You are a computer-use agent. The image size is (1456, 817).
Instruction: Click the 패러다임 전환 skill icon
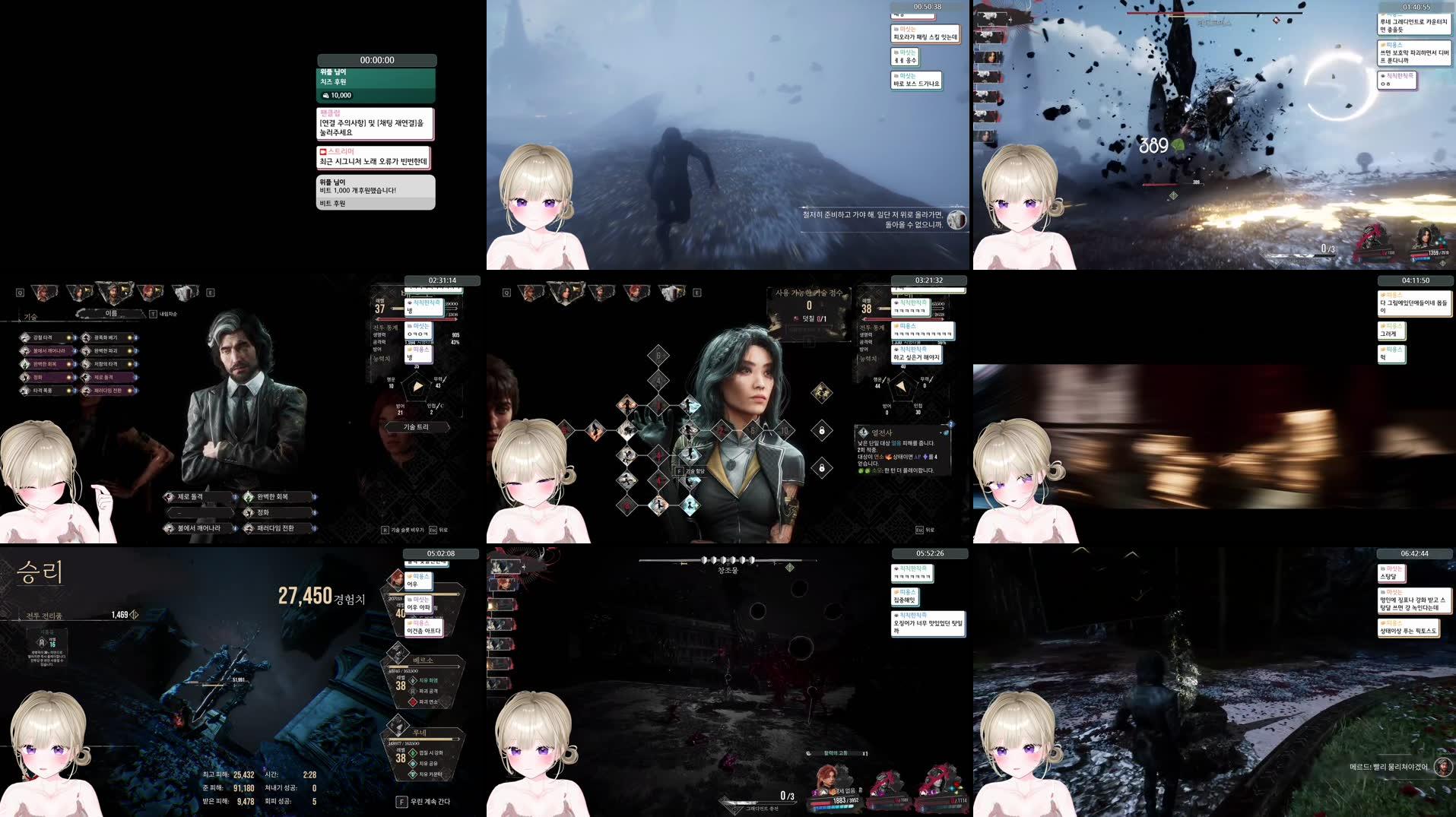(85, 391)
